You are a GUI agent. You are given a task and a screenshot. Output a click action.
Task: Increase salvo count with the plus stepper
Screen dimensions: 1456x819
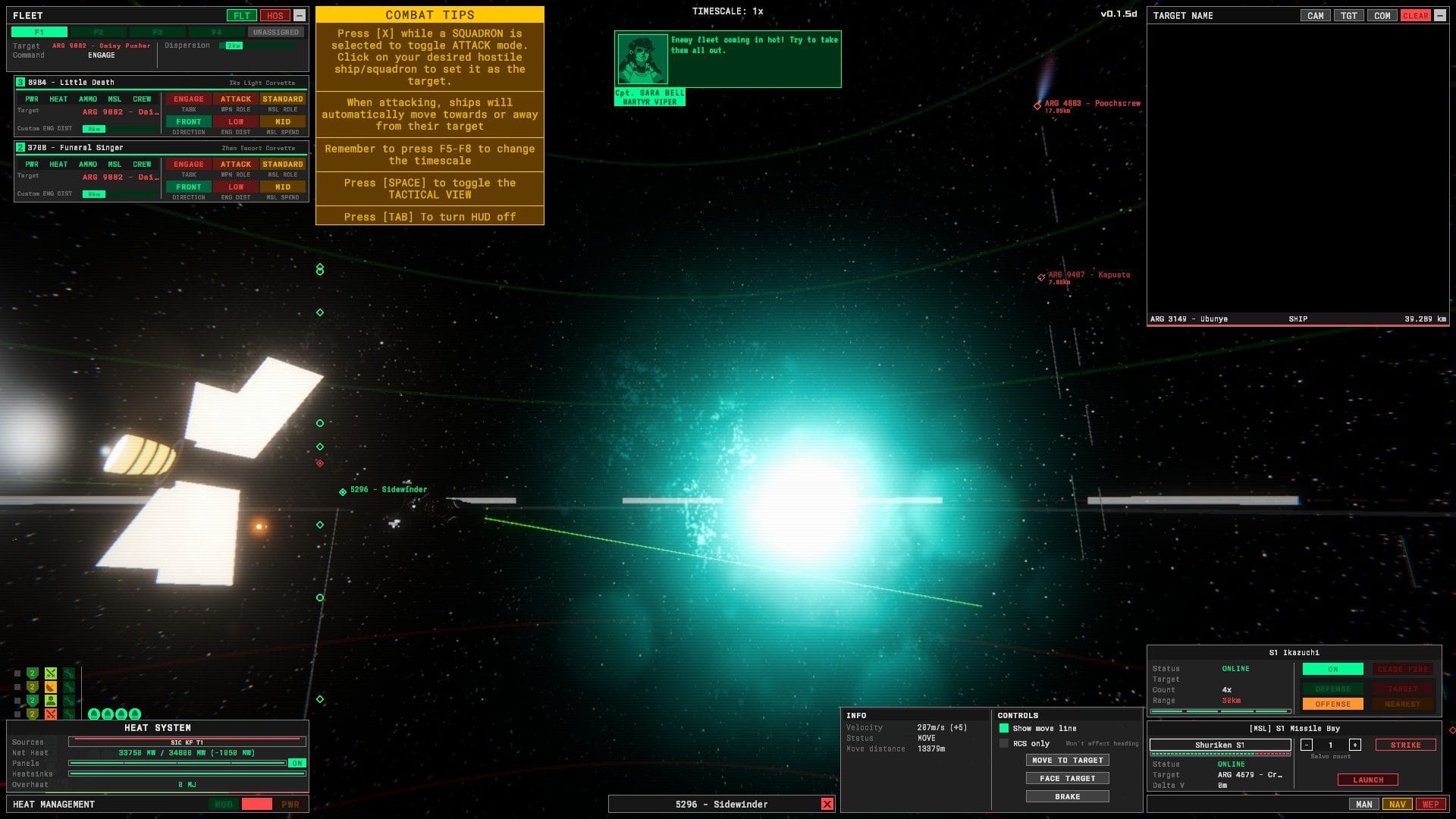(1355, 745)
